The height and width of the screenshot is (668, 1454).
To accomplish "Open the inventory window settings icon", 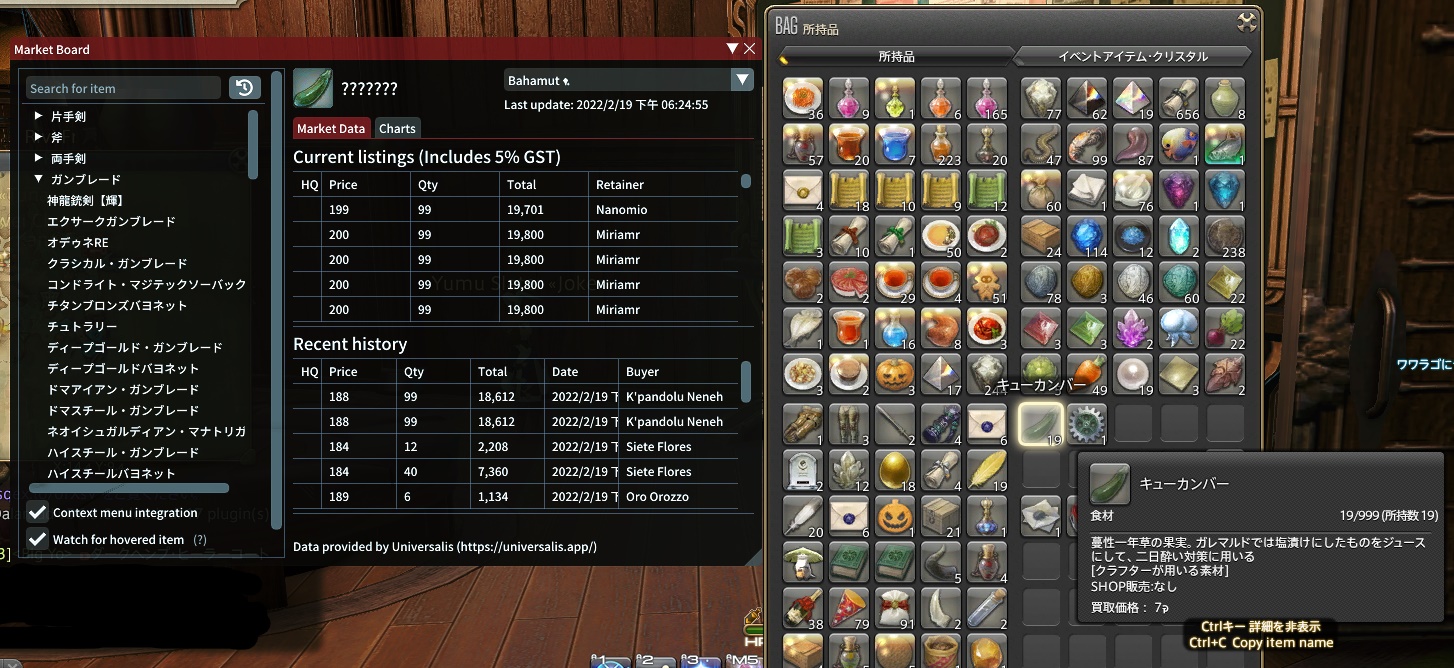I will coord(1246,22).
